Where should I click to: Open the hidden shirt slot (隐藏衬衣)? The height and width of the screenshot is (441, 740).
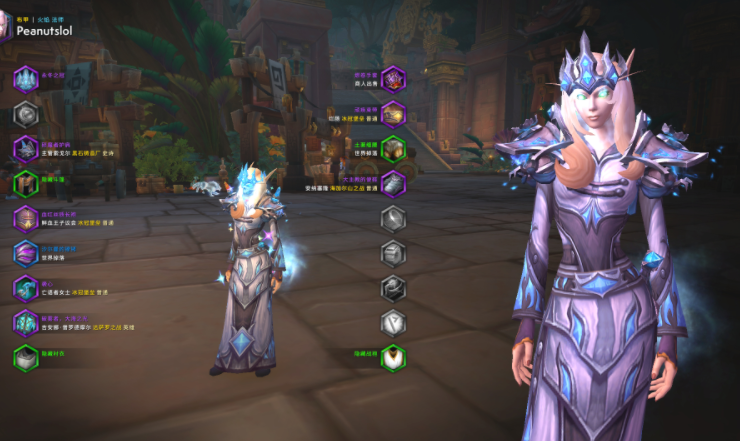(26, 357)
